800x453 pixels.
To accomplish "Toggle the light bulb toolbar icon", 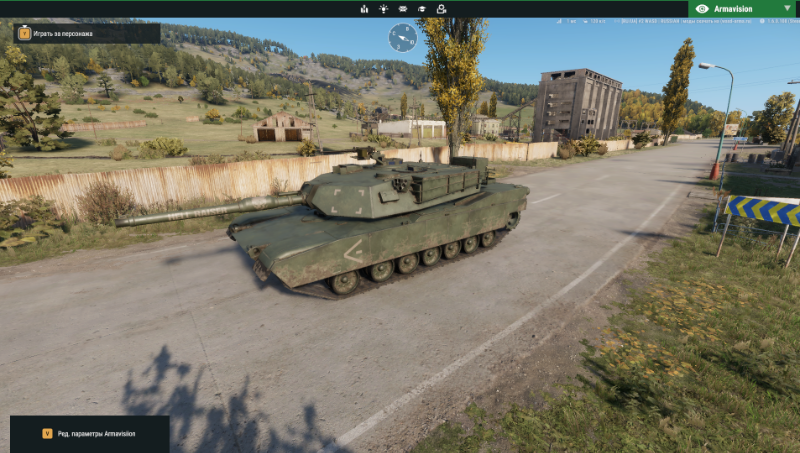I will 383,9.
